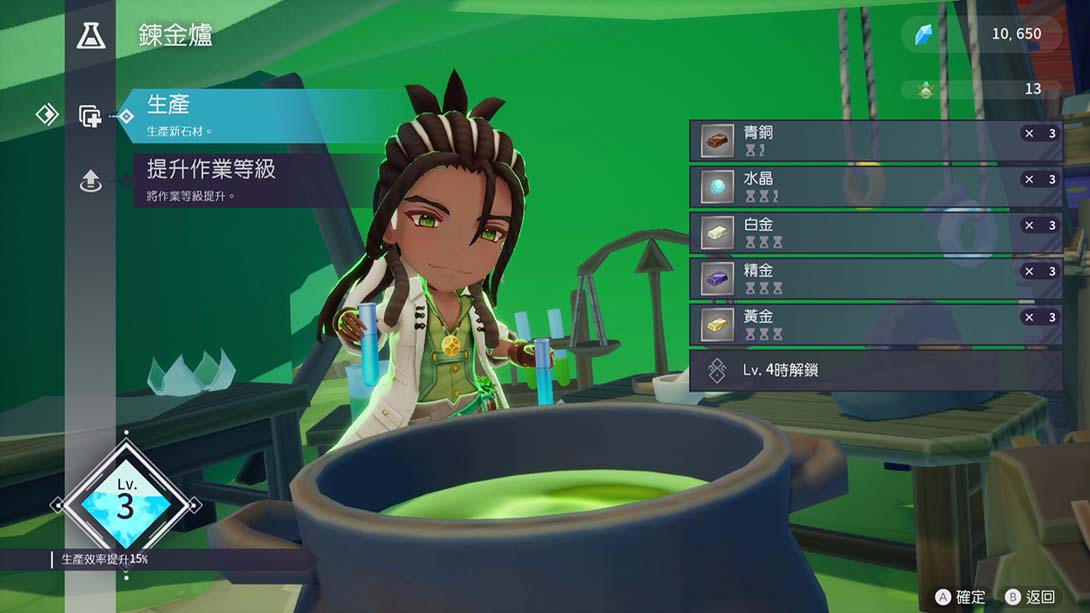The image size is (1090, 613).
Task: Pick the 水晶 (crystal) recipe row
Action: pos(875,187)
